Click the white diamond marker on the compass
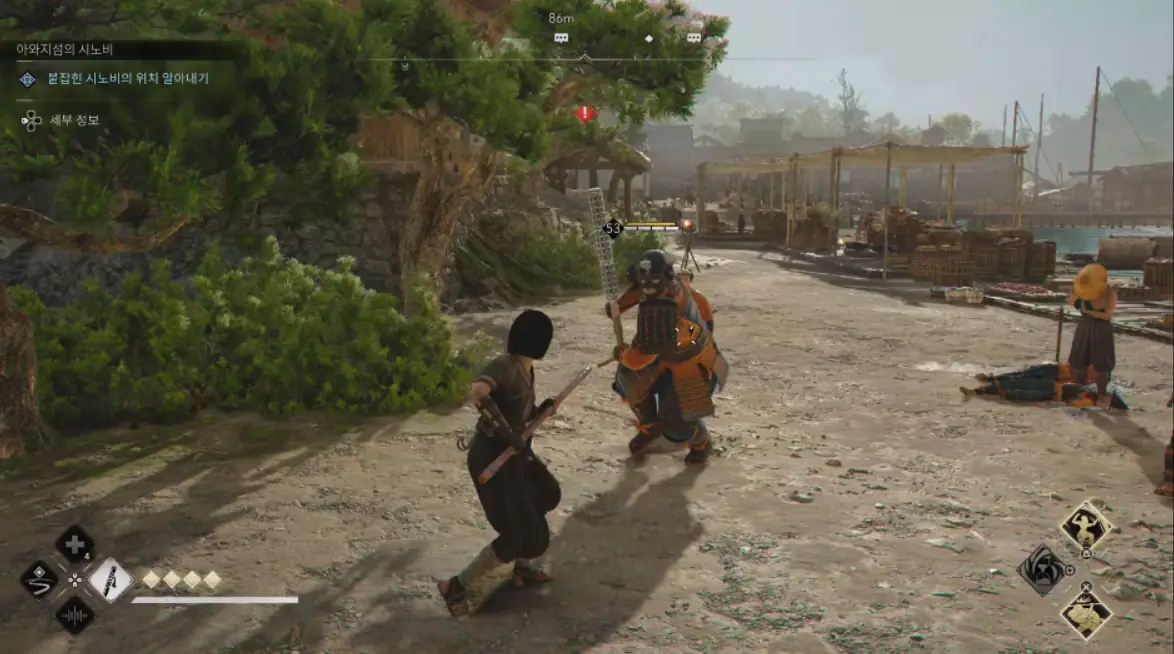This screenshot has width=1174, height=654. tap(648, 38)
